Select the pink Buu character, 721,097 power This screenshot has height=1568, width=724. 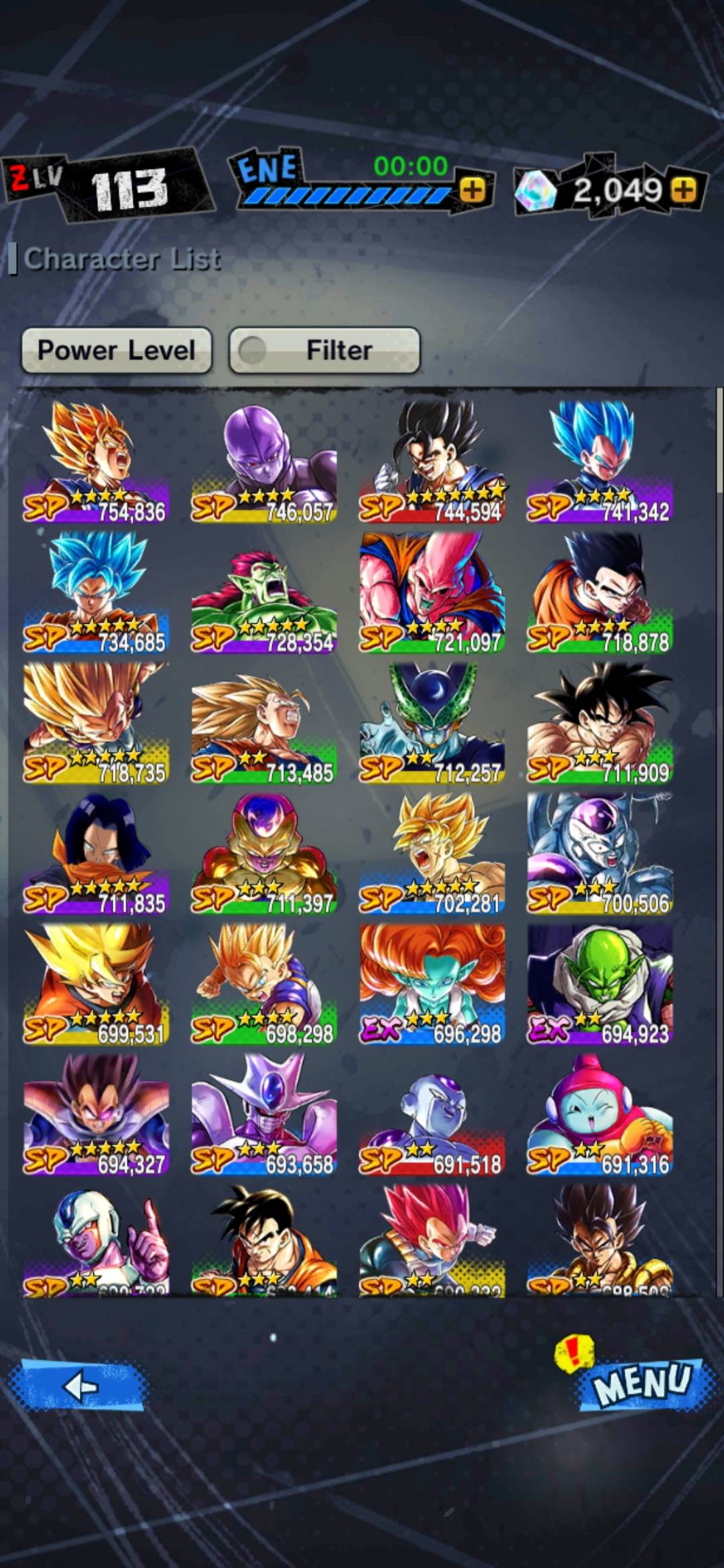point(432,592)
